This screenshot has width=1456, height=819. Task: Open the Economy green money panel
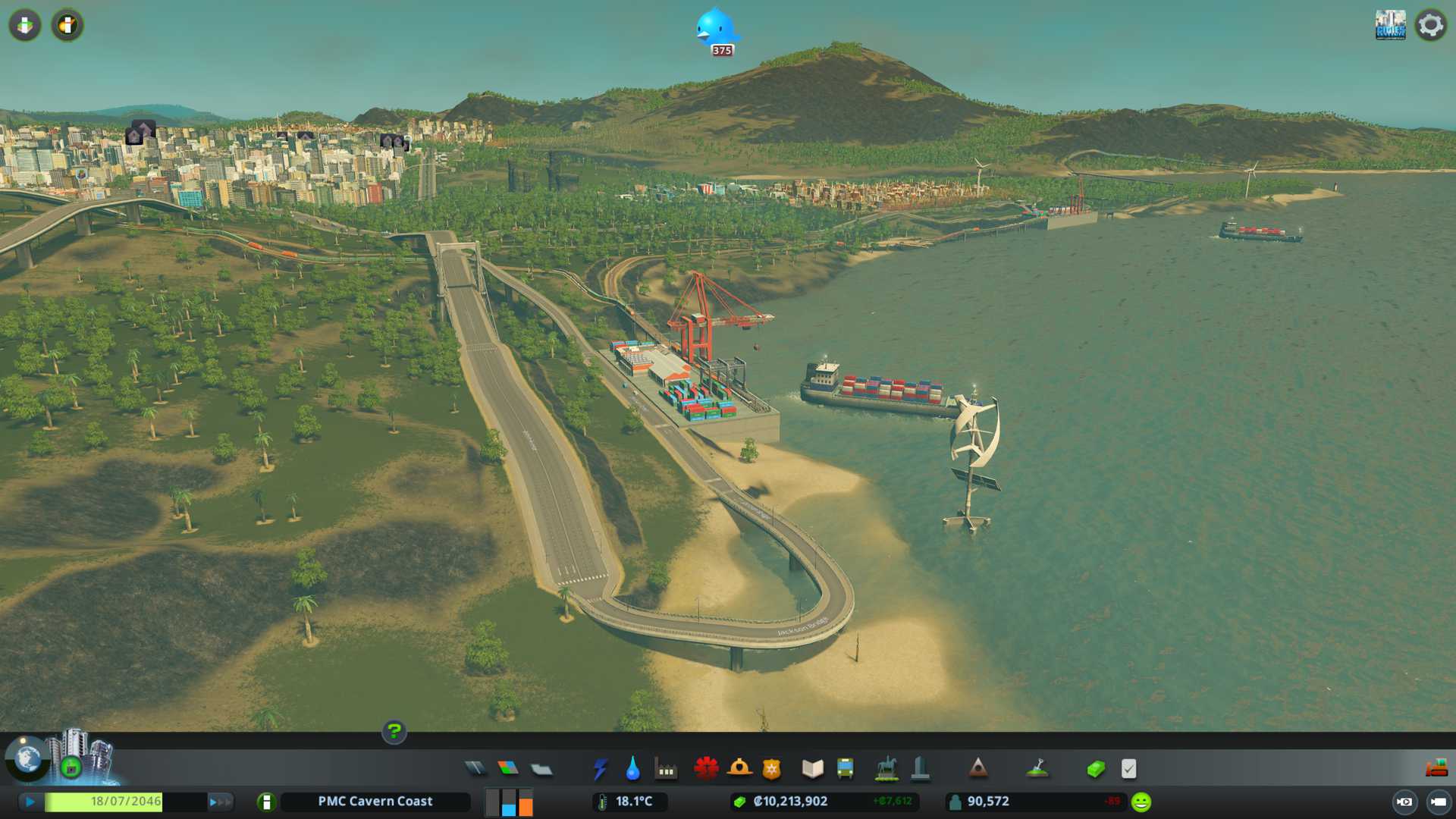click(1096, 769)
